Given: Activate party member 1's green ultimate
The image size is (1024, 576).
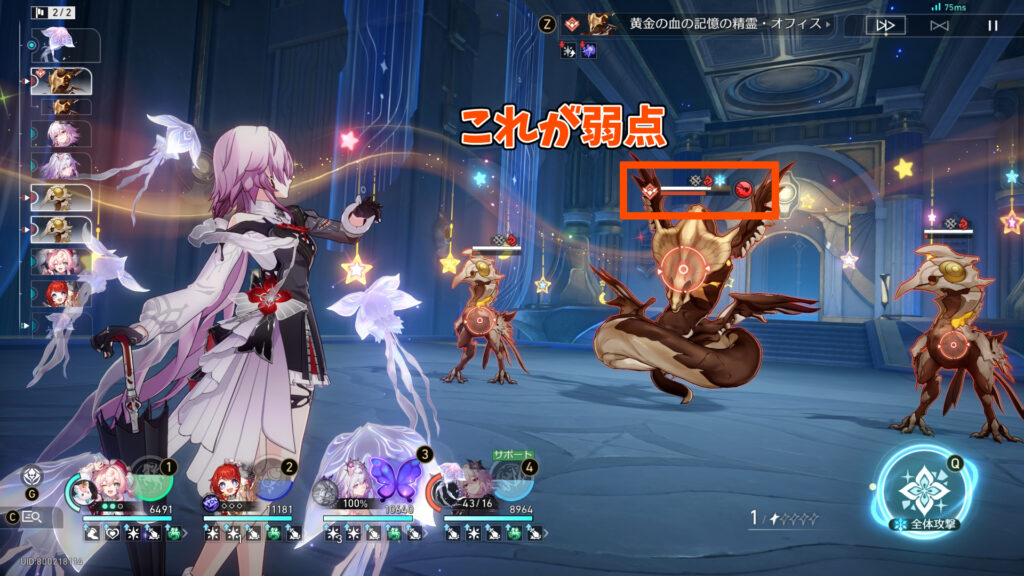Looking at the screenshot, I should pos(152,478).
